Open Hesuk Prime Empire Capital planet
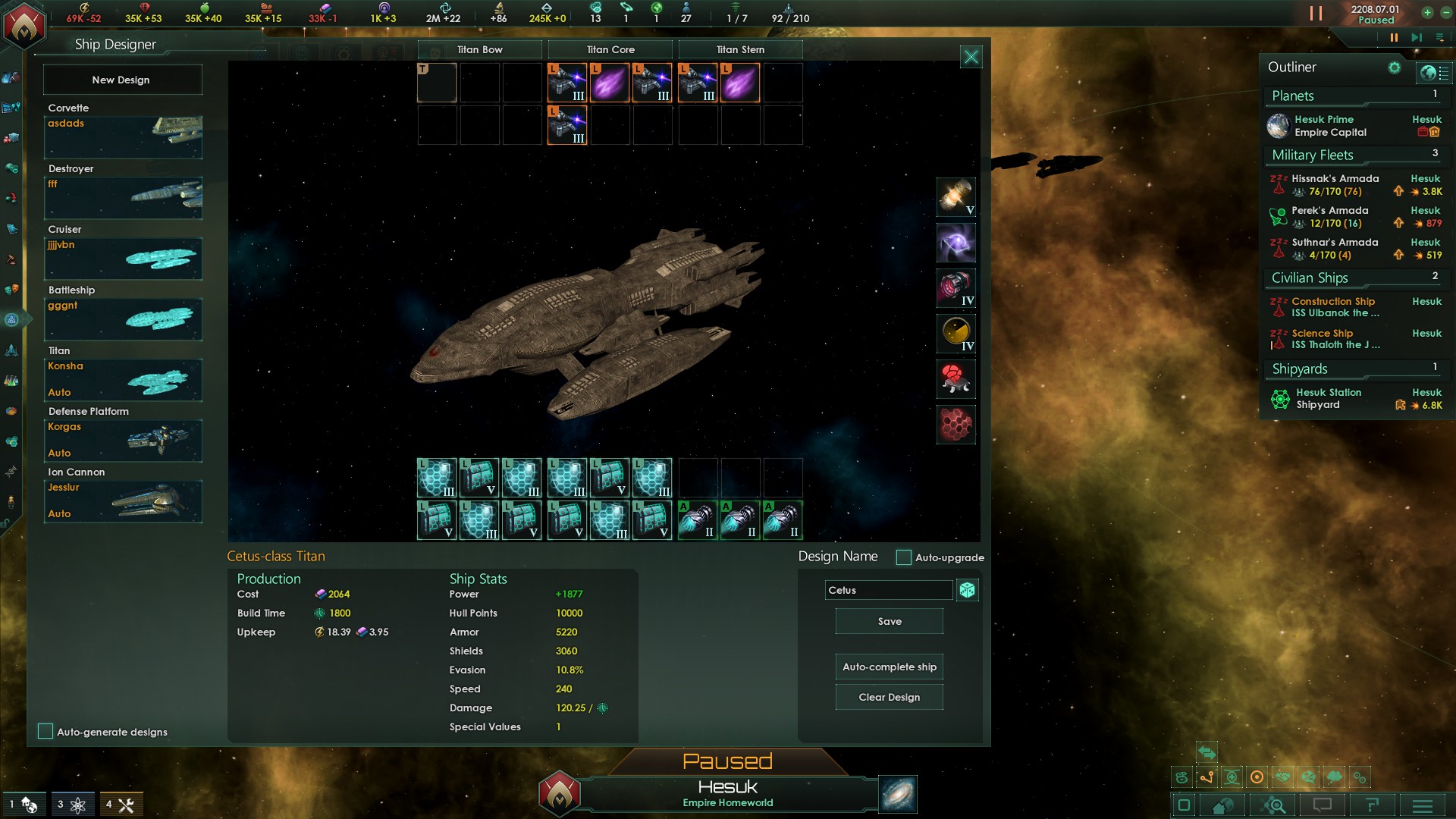This screenshot has height=819, width=1456. click(1330, 126)
